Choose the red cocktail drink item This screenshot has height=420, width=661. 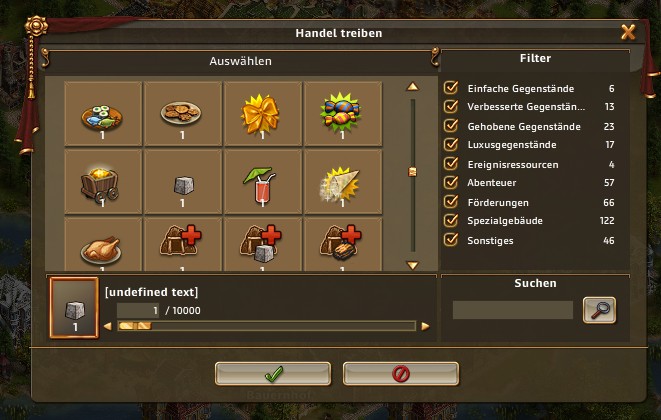[x=263, y=178]
